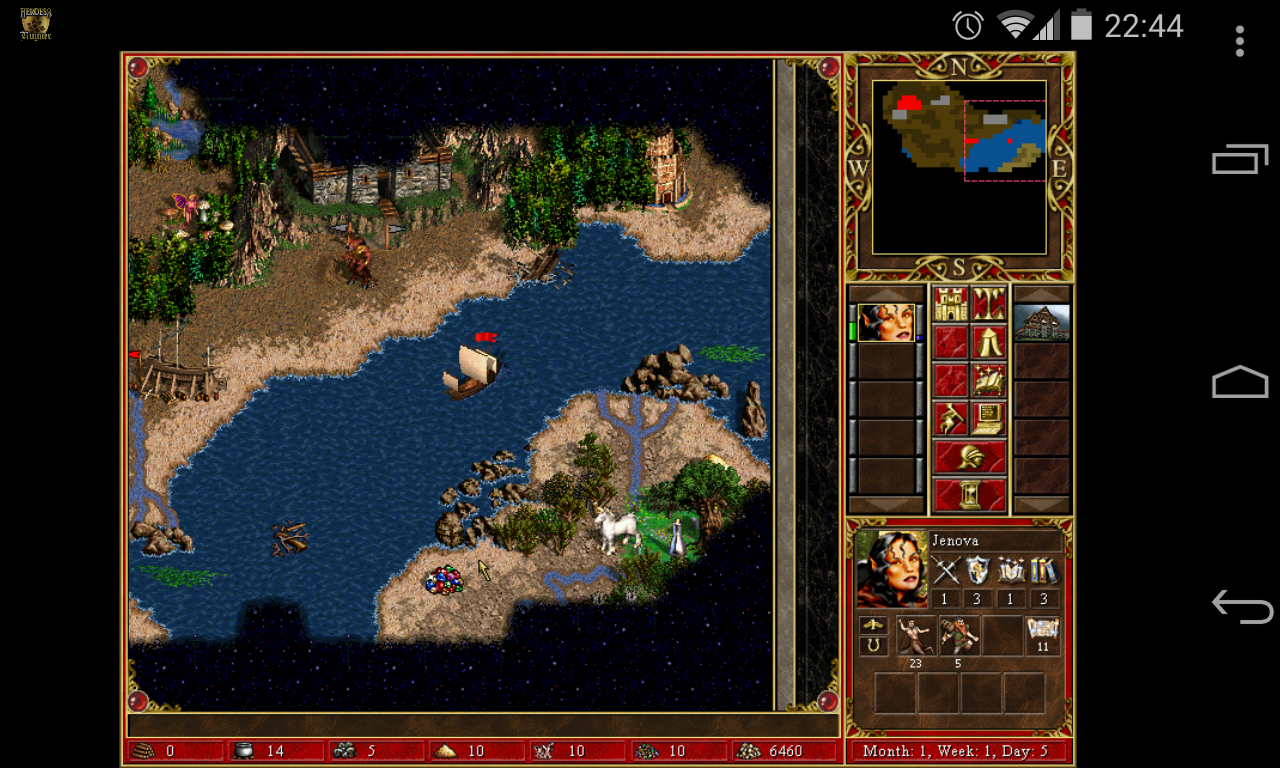Click the minimap world overview

click(x=959, y=167)
